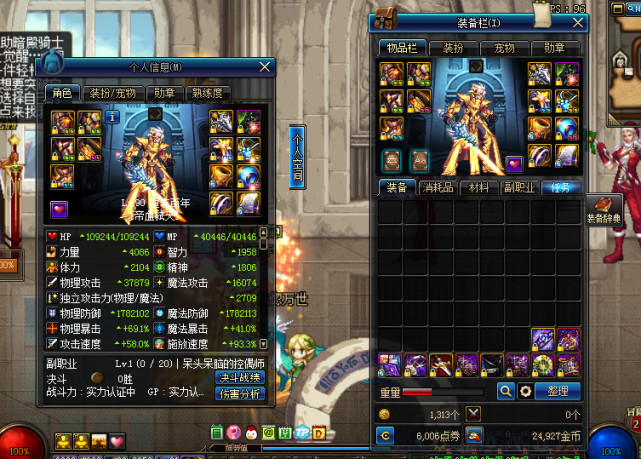Open the 熟练度 proficiency tab
Image resolution: width=641 pixels, height=459 pixels.
pos(208,93)
